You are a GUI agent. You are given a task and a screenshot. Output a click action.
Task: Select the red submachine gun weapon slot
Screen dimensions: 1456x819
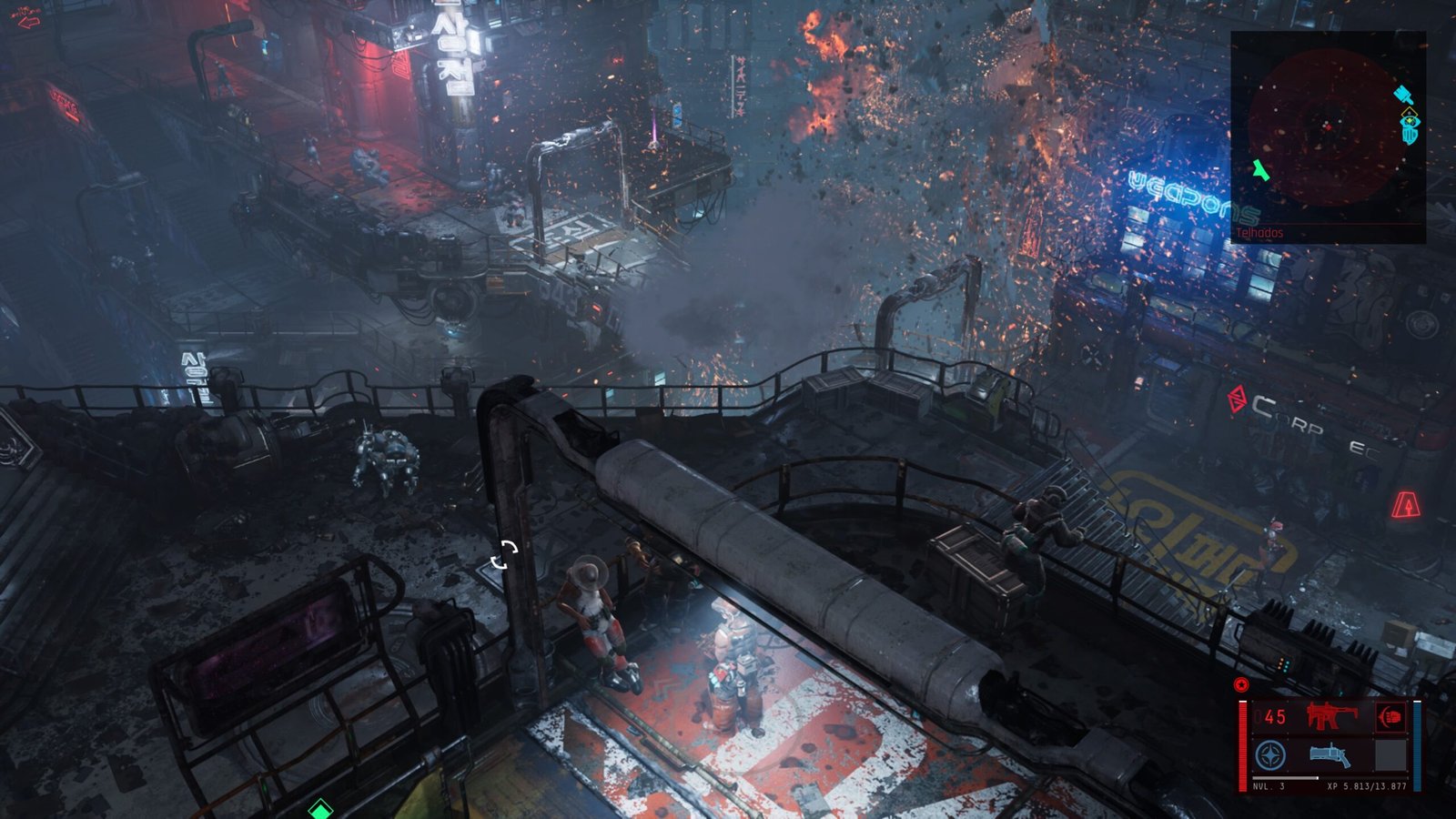[x=1331, y=716]
